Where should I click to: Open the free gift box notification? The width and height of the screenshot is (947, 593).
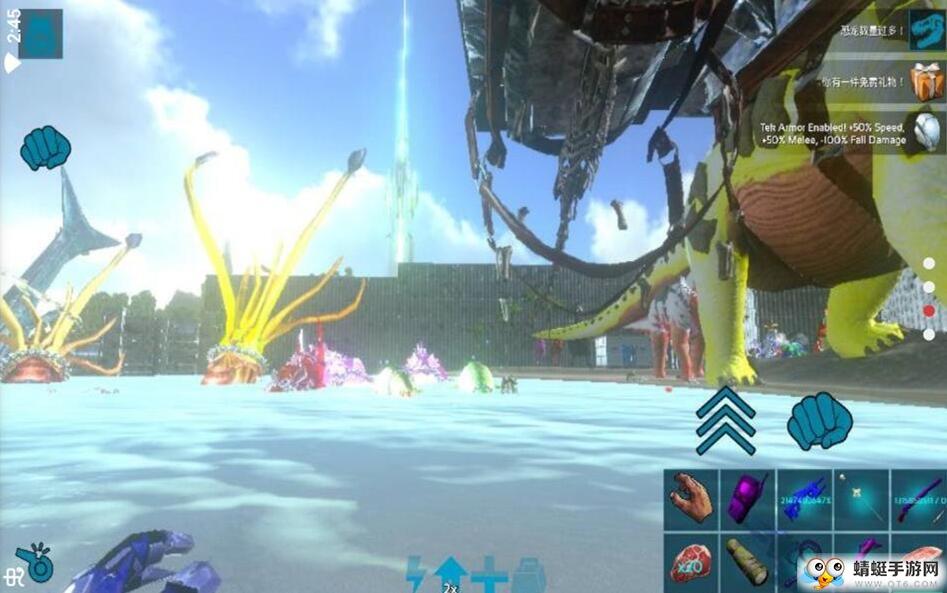tap(927, 80)
